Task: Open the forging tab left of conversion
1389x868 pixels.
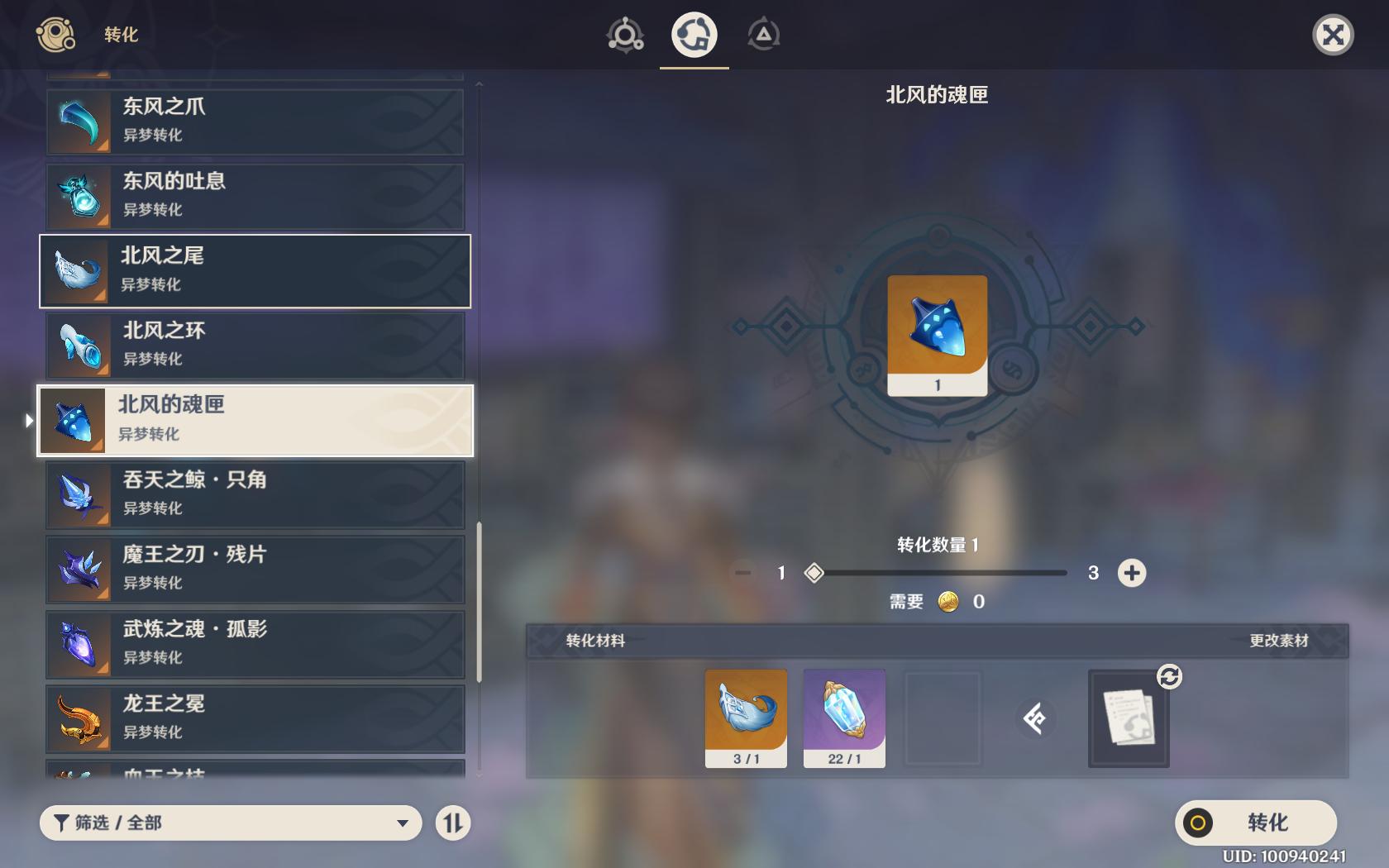Action: [626, 35]
